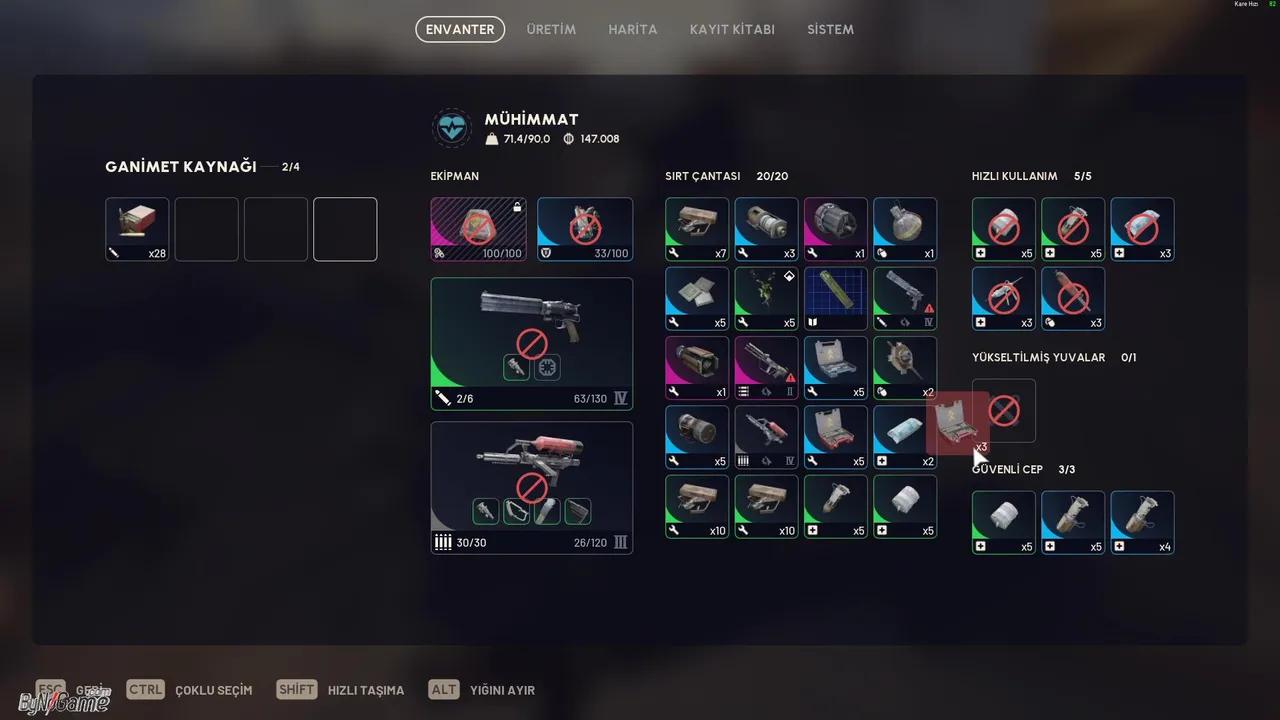1280x720 pixels.
Task: Open the SİSTEM tab
Action: [x=830, y=29]
